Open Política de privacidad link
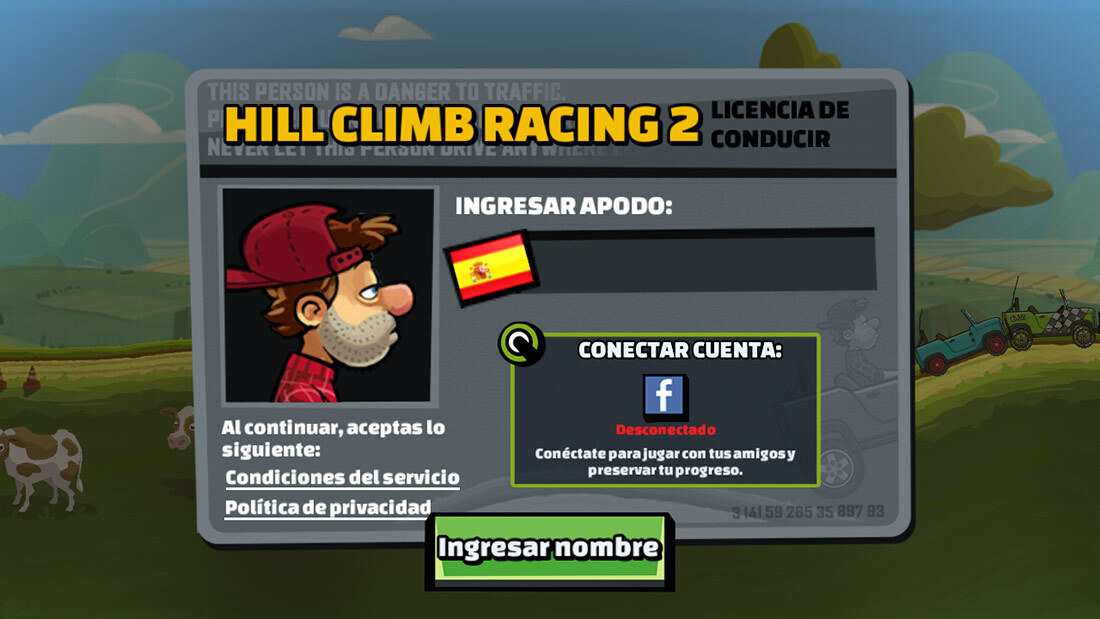Screen dimensions: 1100x619 click(x=328, y=507)
